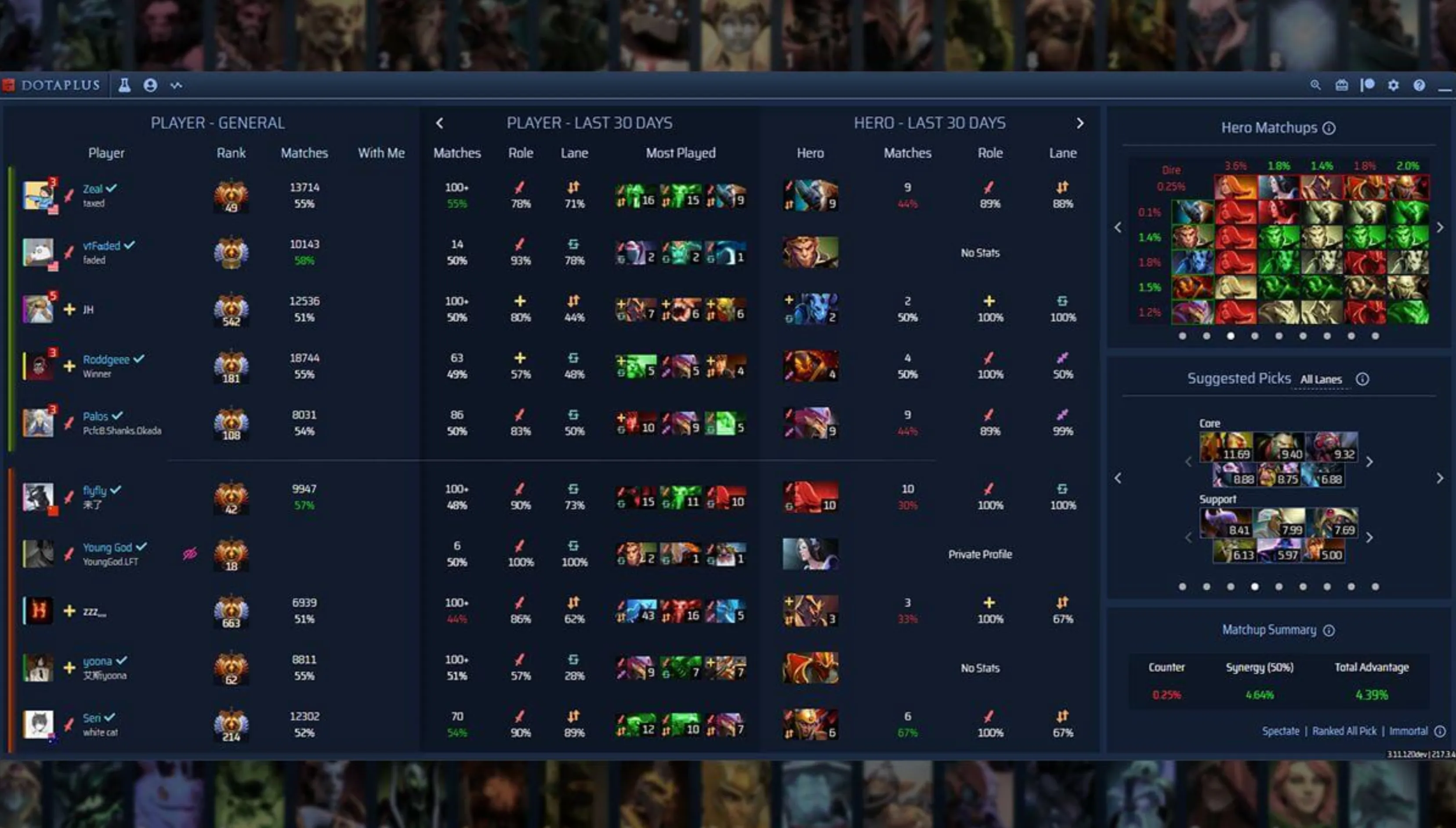The height and width of the screenshot is (828, 1456).
Task: Select the trends graph icon in the top bar
Action: coord(176,85)
